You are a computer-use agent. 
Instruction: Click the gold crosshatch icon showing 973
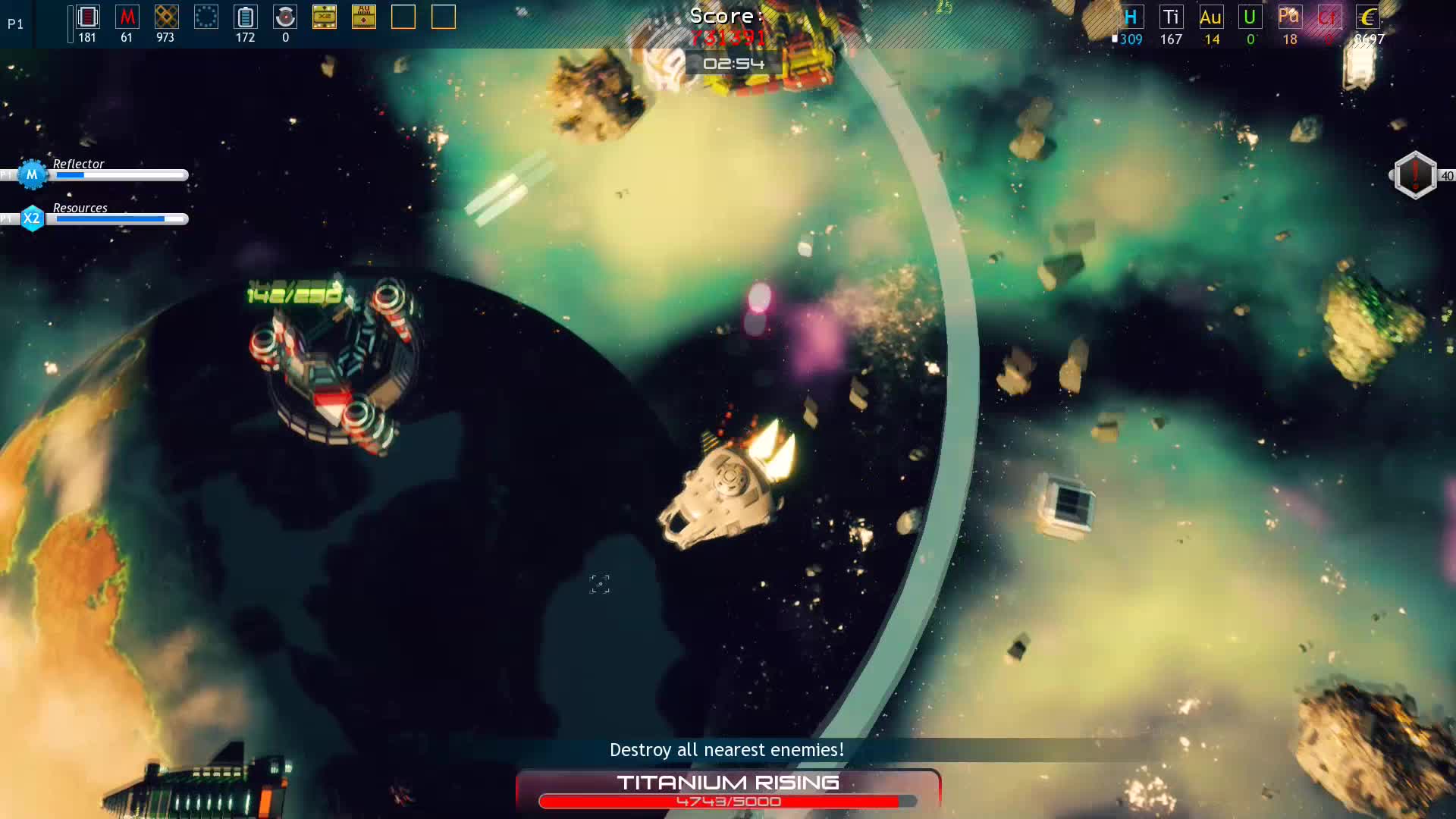click(x=166, y=17)
